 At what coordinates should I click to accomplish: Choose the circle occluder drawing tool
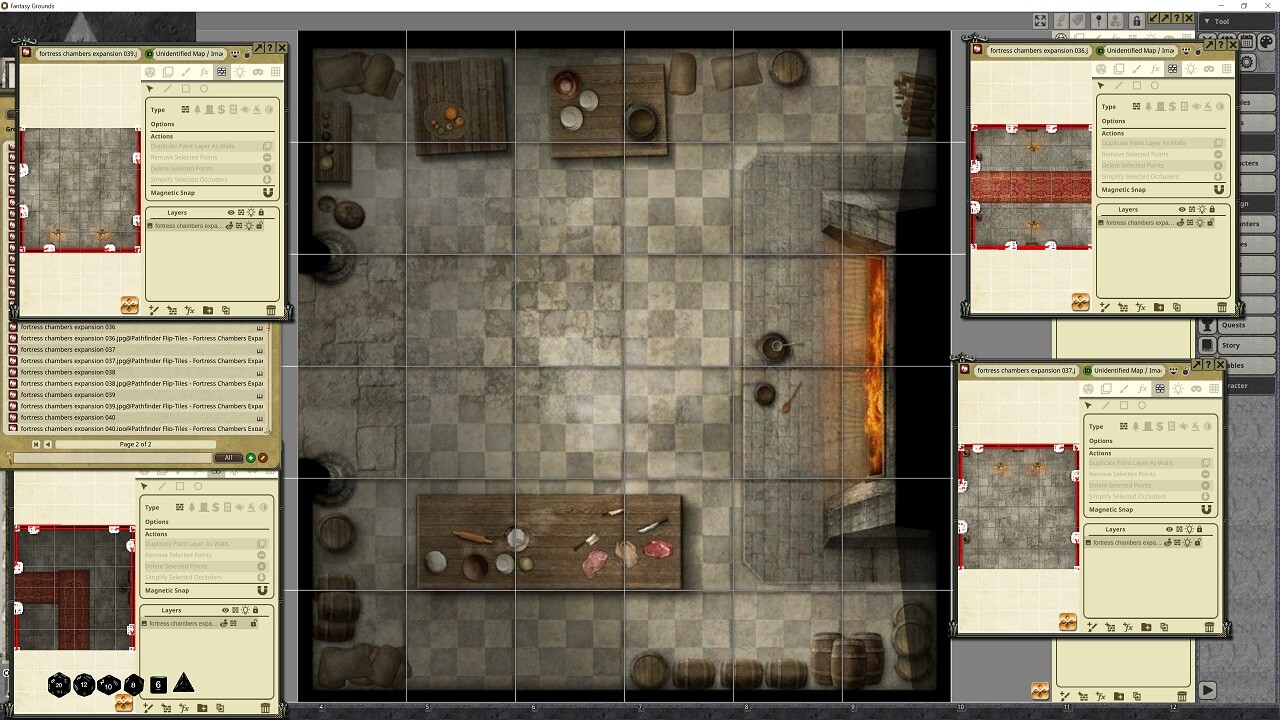tap(204, 88)
